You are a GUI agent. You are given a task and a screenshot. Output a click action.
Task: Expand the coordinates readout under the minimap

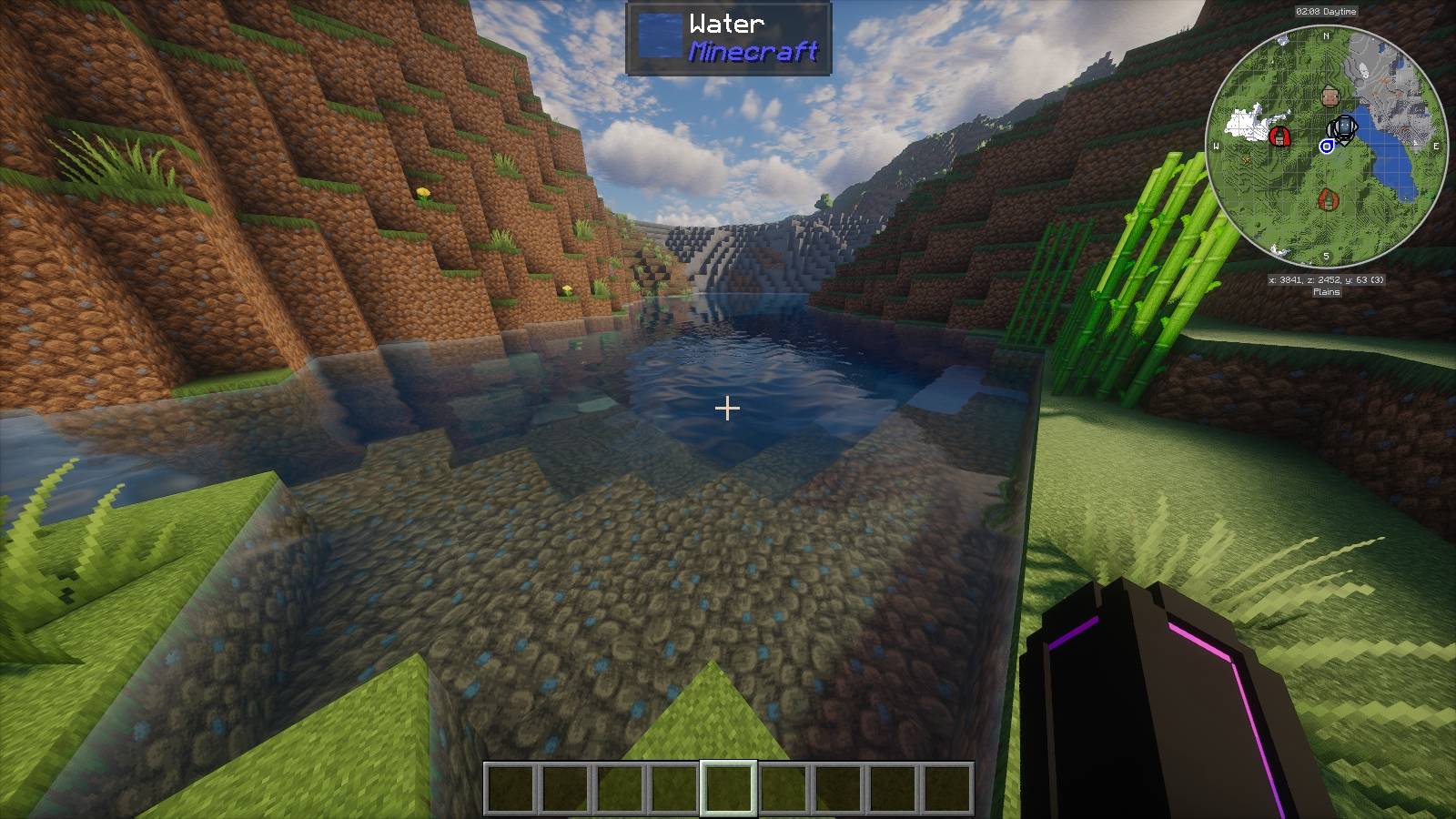(x=1327, y=279)
